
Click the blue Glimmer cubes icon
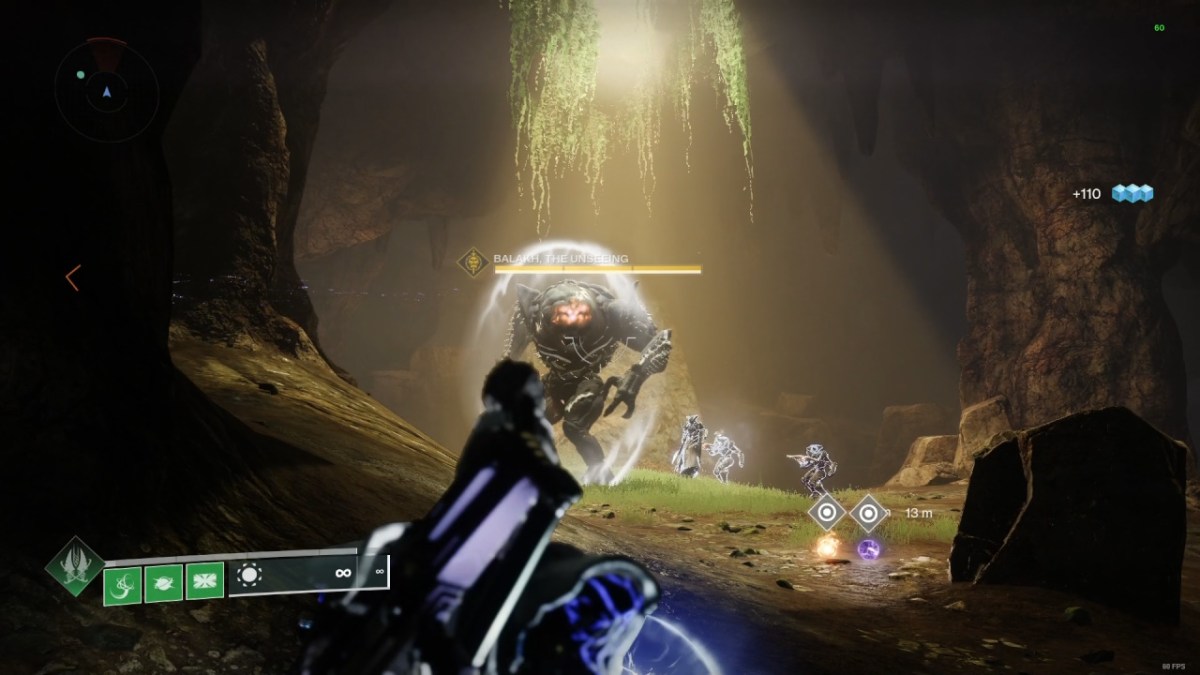point(1131,193)
